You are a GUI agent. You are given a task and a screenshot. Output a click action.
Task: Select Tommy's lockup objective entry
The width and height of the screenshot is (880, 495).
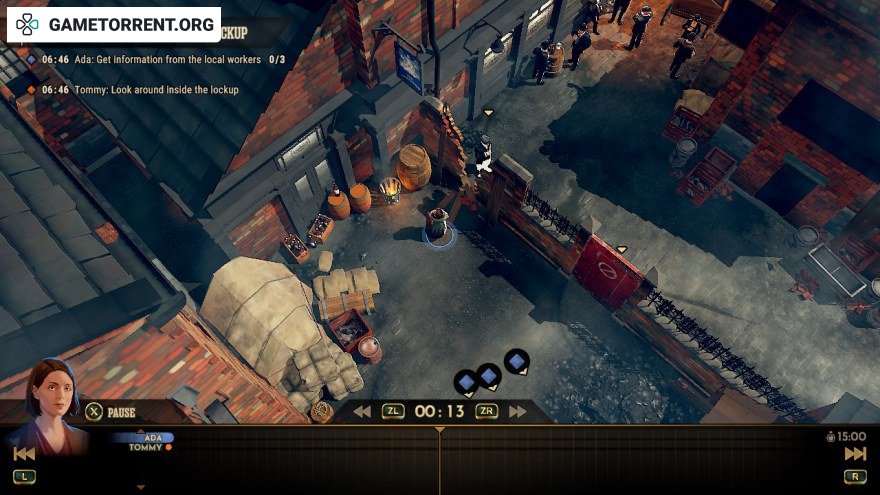[140, 90]
